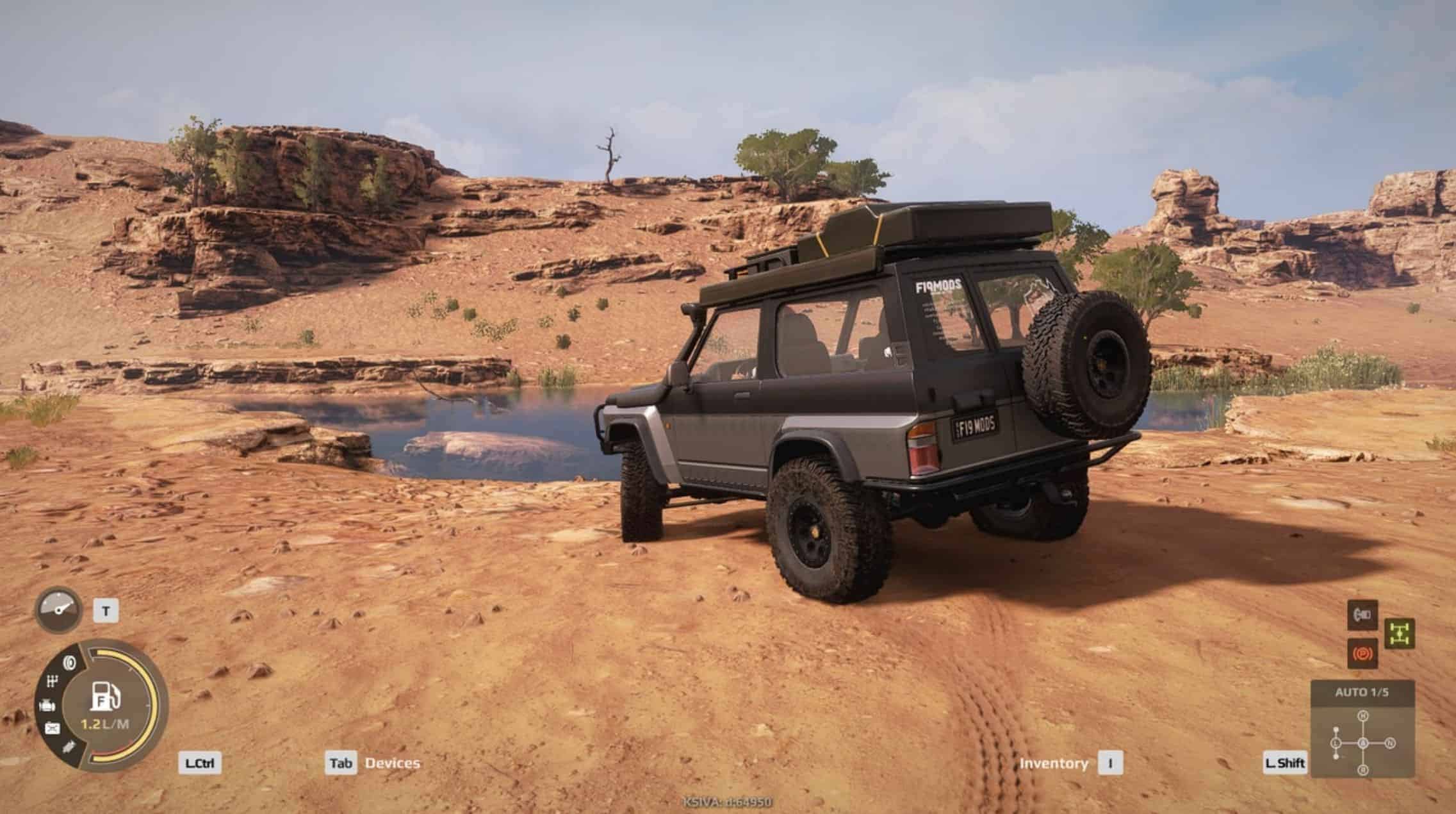Toggle the grey headlights icon
This screenshot has width=1456, height=814.
coord(1362,615)
